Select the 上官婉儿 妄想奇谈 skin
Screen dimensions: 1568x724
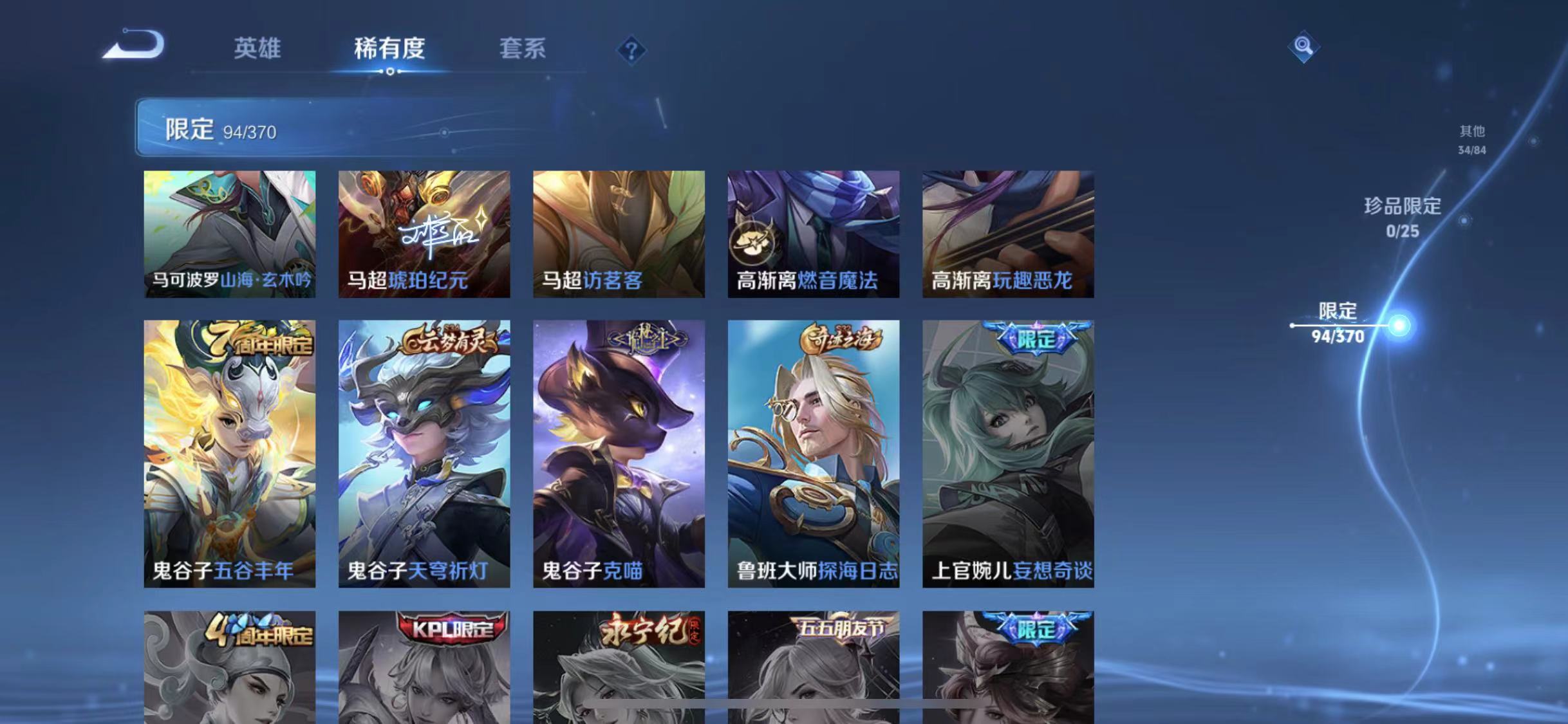1007,450
